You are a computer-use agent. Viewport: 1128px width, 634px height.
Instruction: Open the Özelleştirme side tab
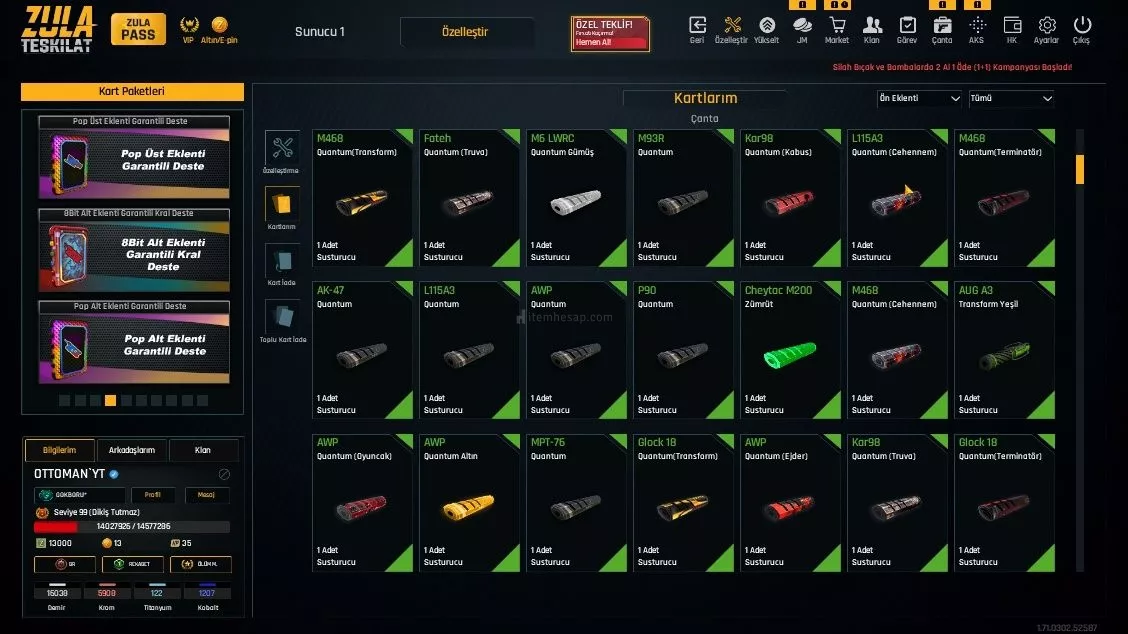tap(282, 150)
